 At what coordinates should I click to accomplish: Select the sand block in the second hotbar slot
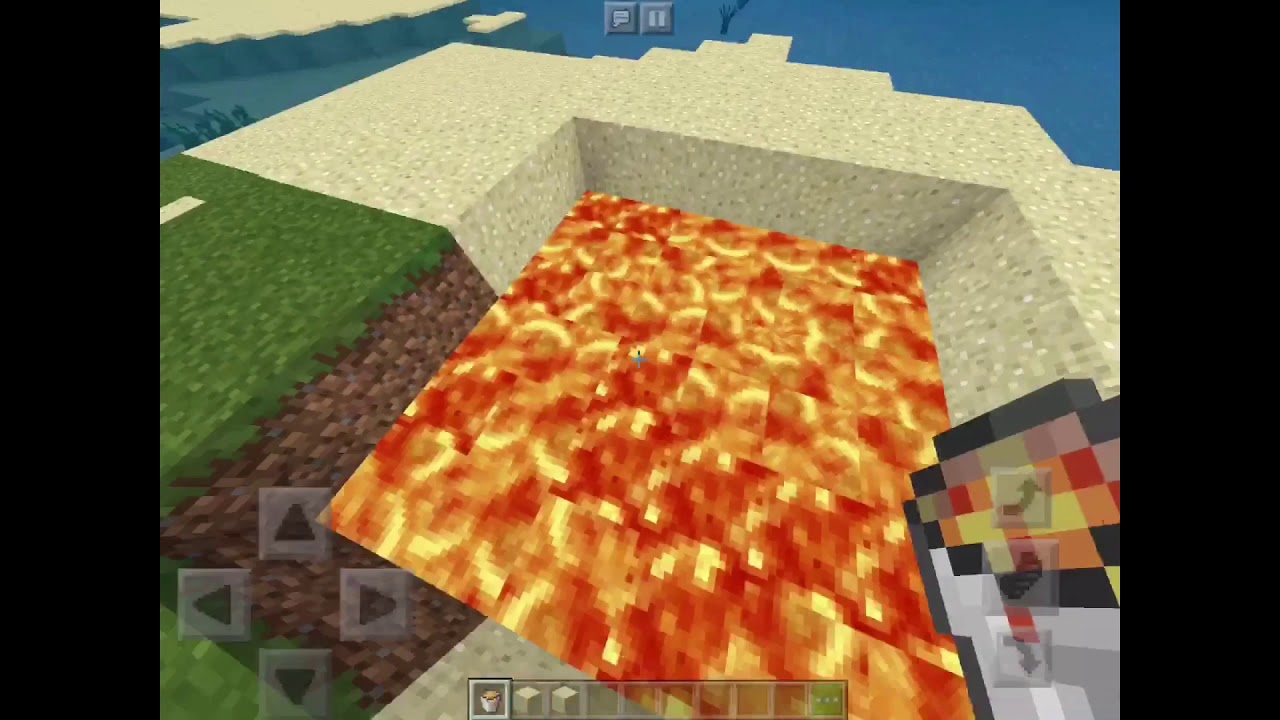point(528,699)
